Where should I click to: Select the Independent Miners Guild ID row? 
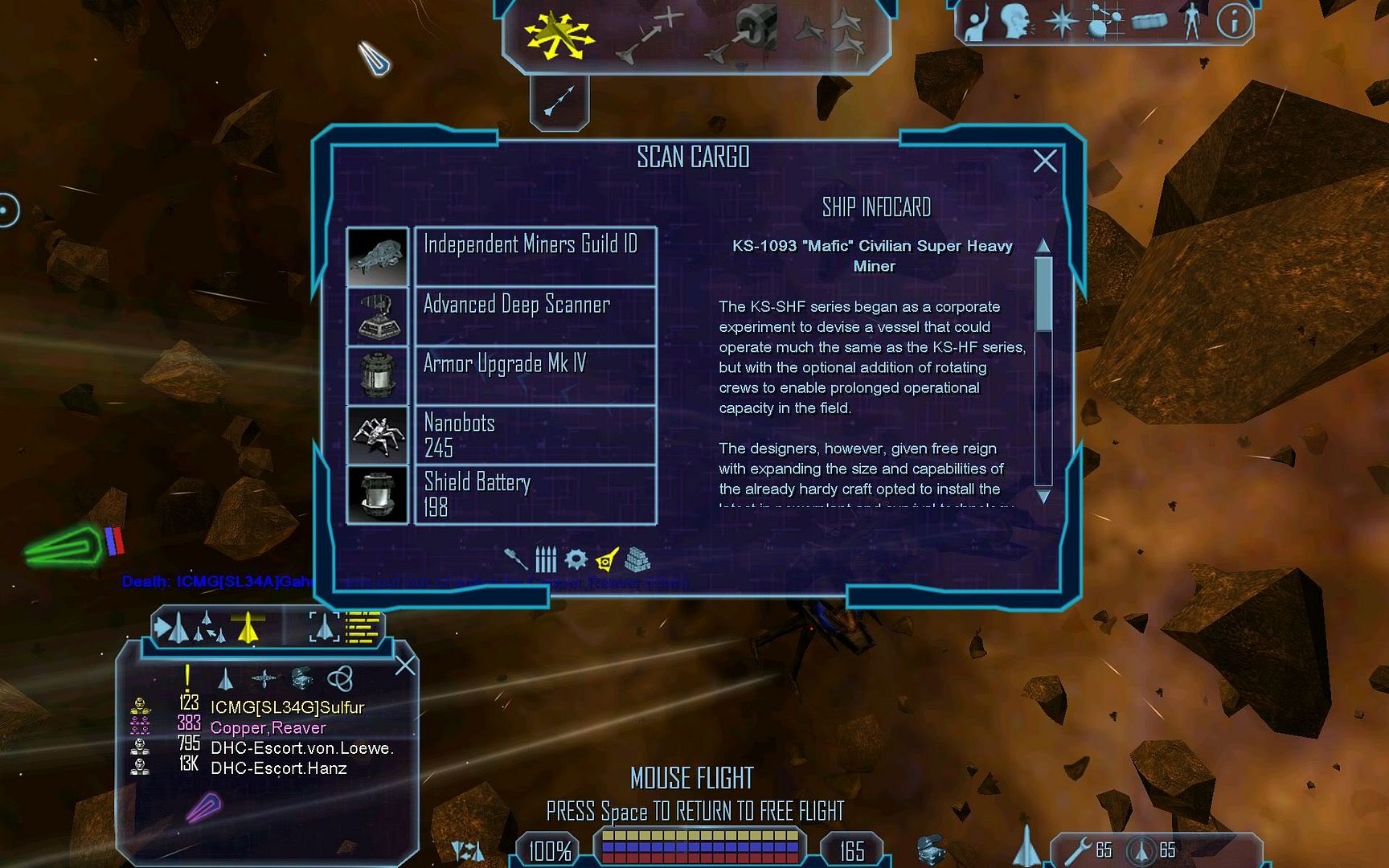click(535, 256)
